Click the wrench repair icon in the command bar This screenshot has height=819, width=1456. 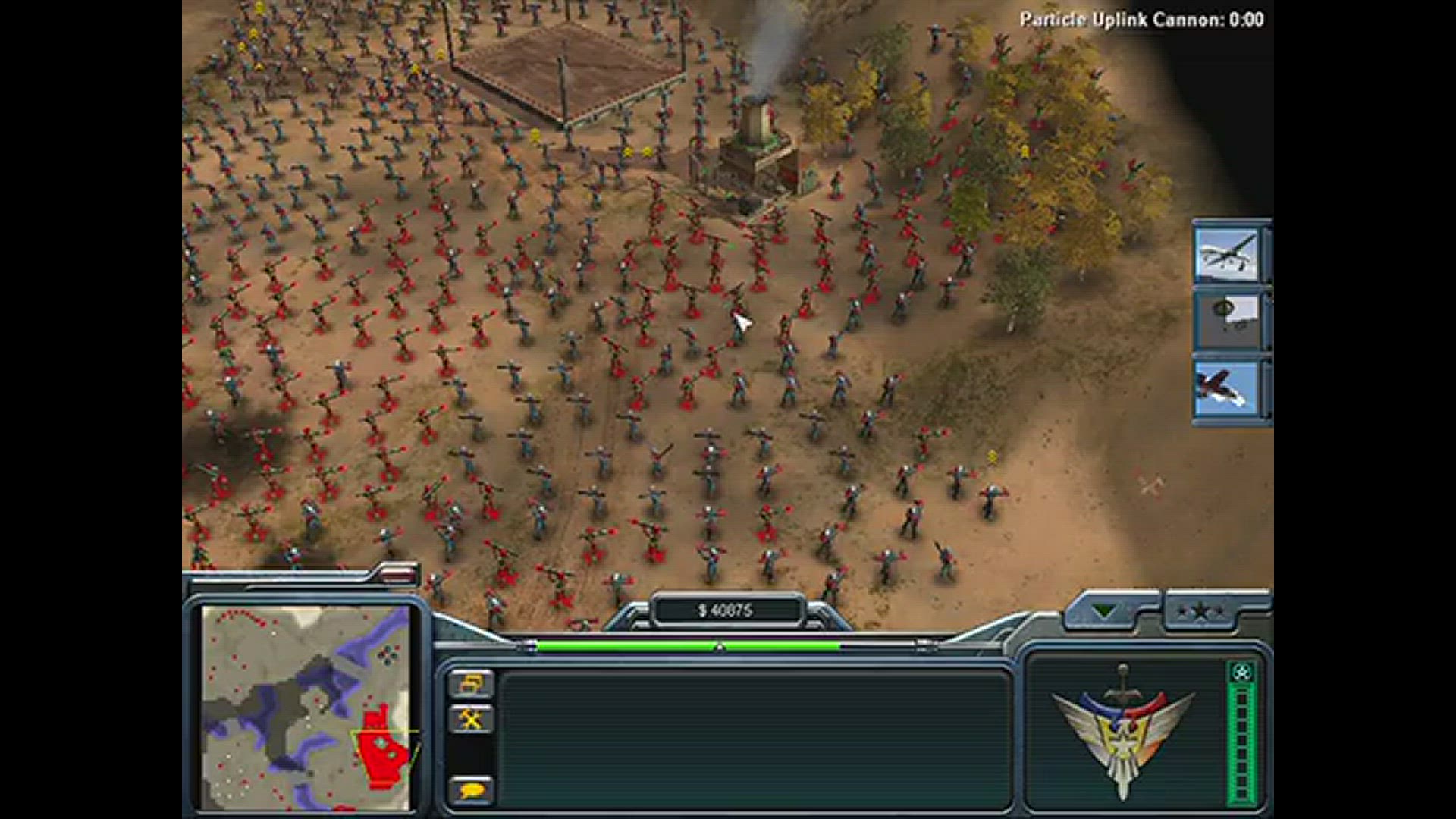pos(470,717)
